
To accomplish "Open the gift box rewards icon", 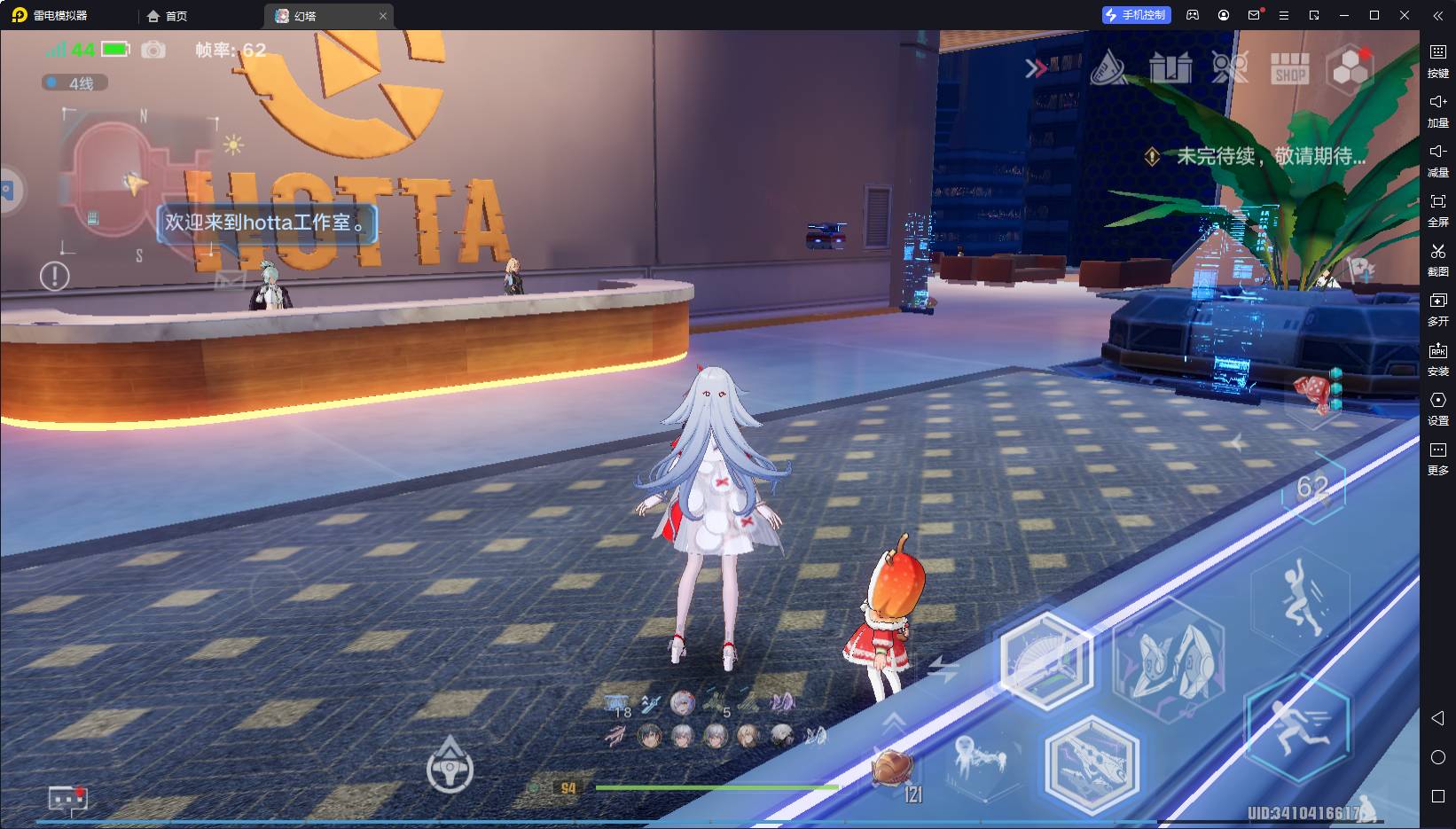I will [x=1170, y=68].
